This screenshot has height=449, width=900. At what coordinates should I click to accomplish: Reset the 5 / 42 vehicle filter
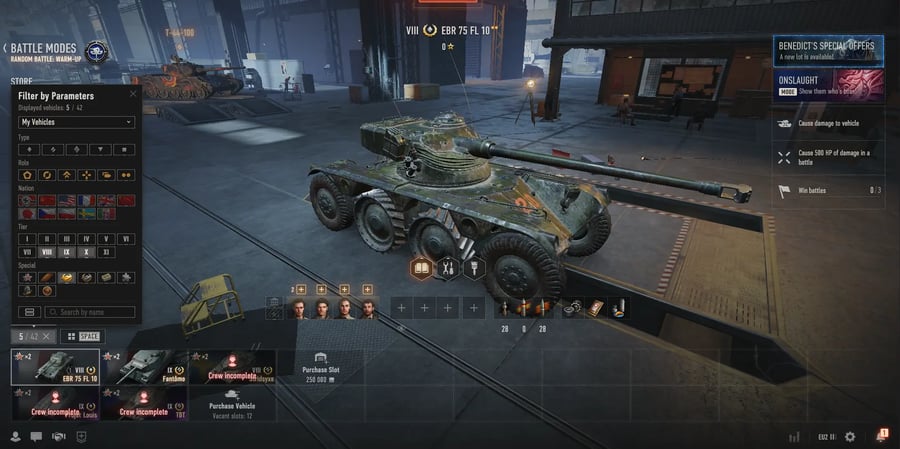[47, 337]
